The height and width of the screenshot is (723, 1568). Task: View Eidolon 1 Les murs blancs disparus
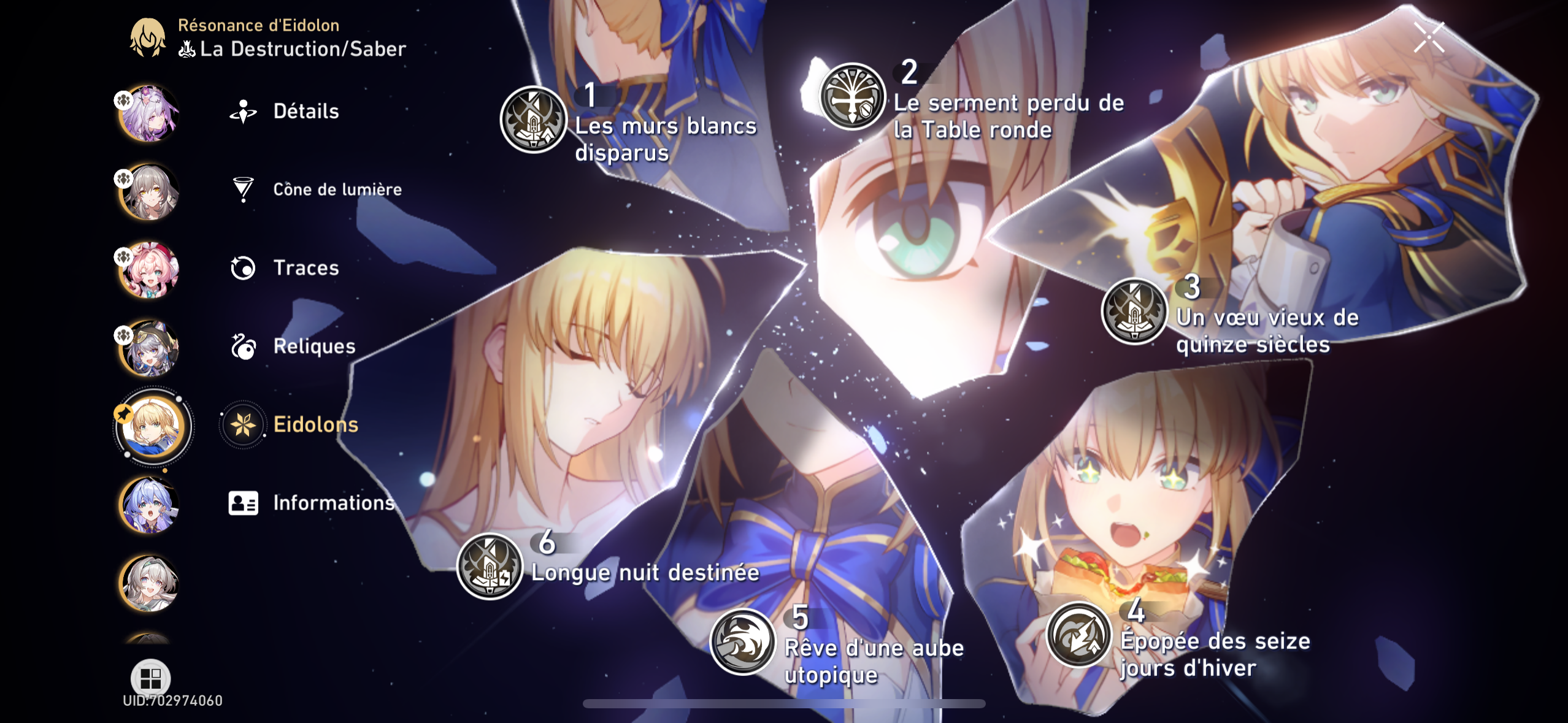coord(533,120)
